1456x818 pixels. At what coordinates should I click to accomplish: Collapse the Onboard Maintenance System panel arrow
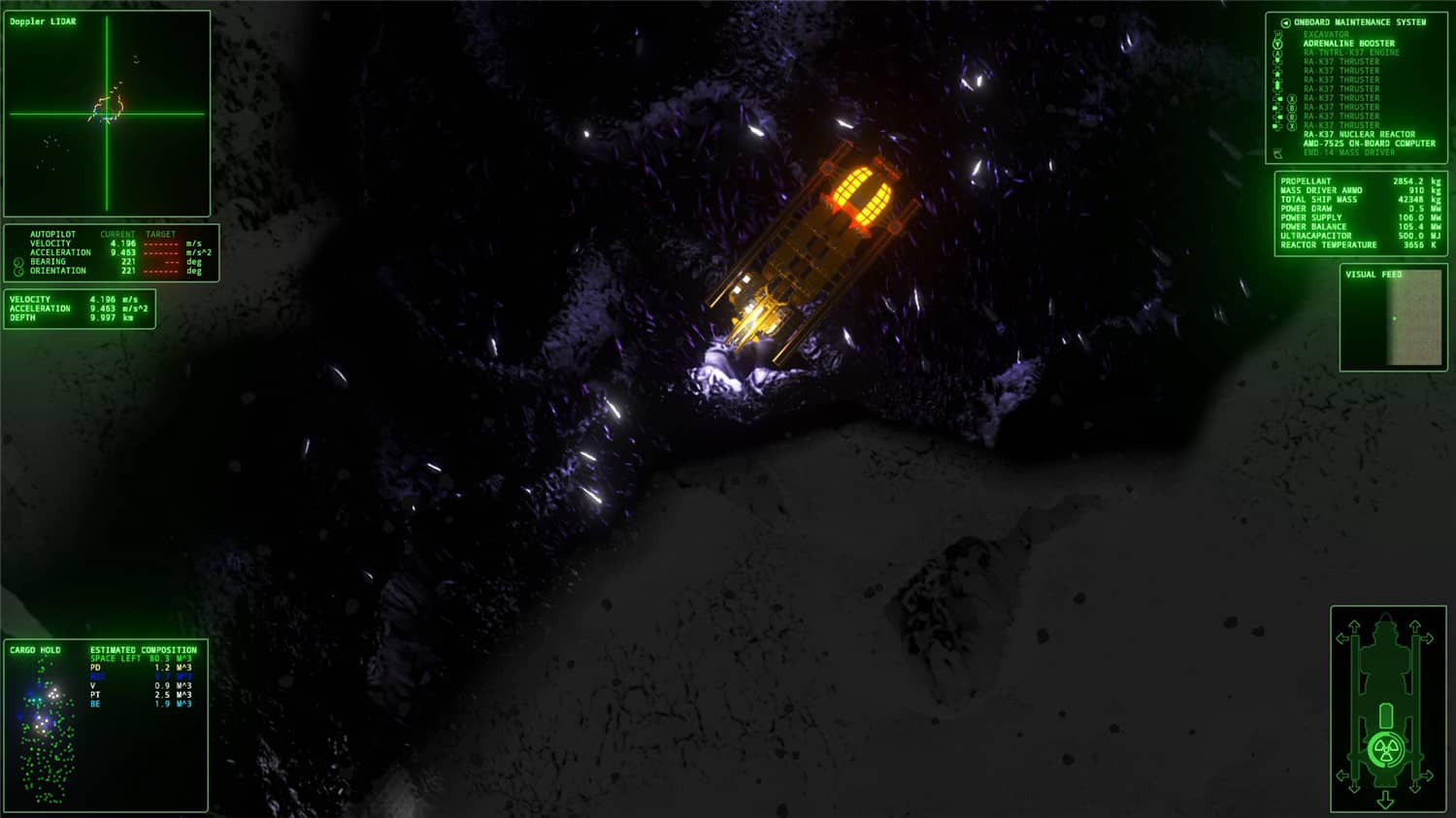point(1285,21)
